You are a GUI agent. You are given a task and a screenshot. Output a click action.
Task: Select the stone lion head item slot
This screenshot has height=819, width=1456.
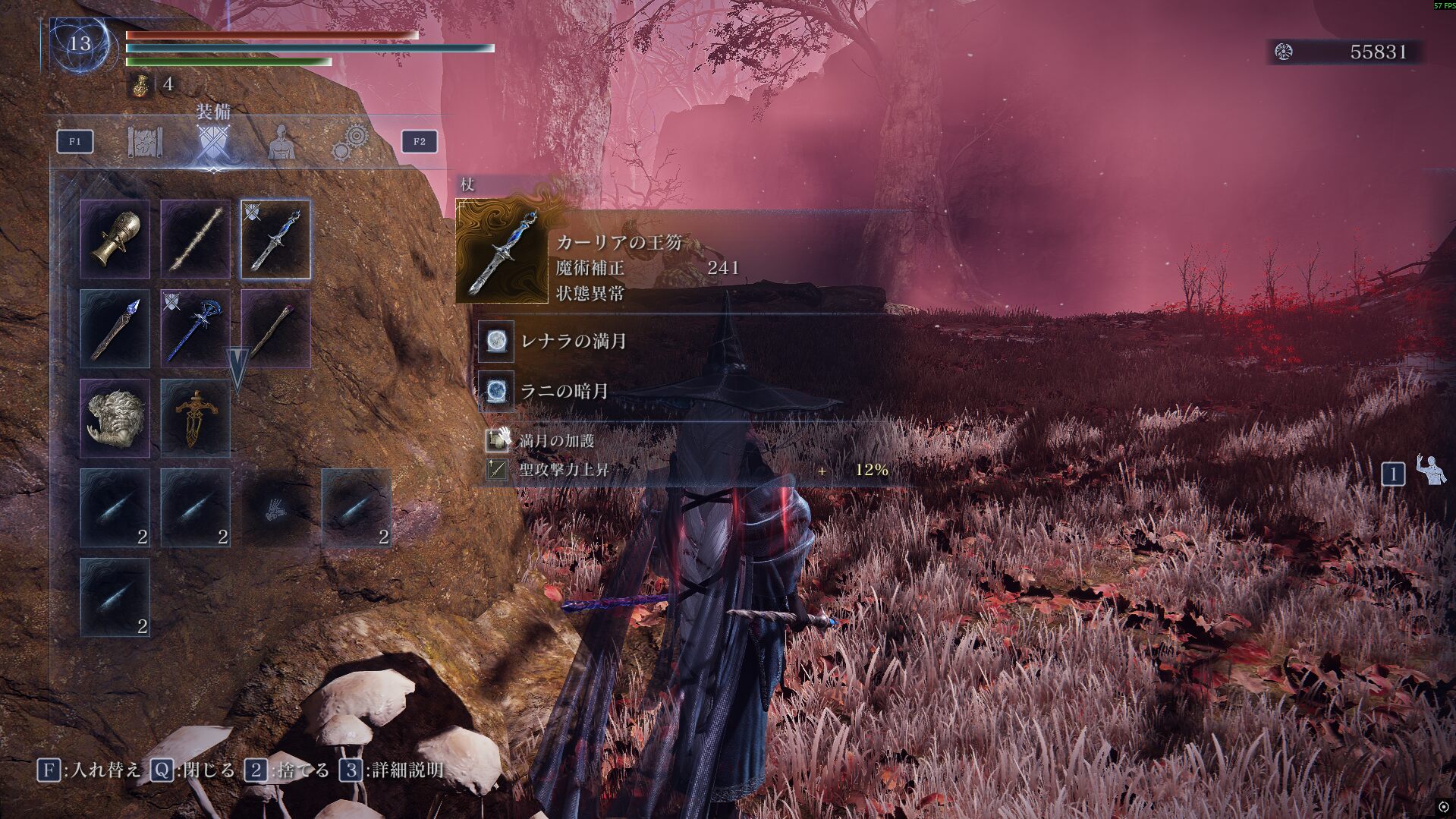pos(115,418)
